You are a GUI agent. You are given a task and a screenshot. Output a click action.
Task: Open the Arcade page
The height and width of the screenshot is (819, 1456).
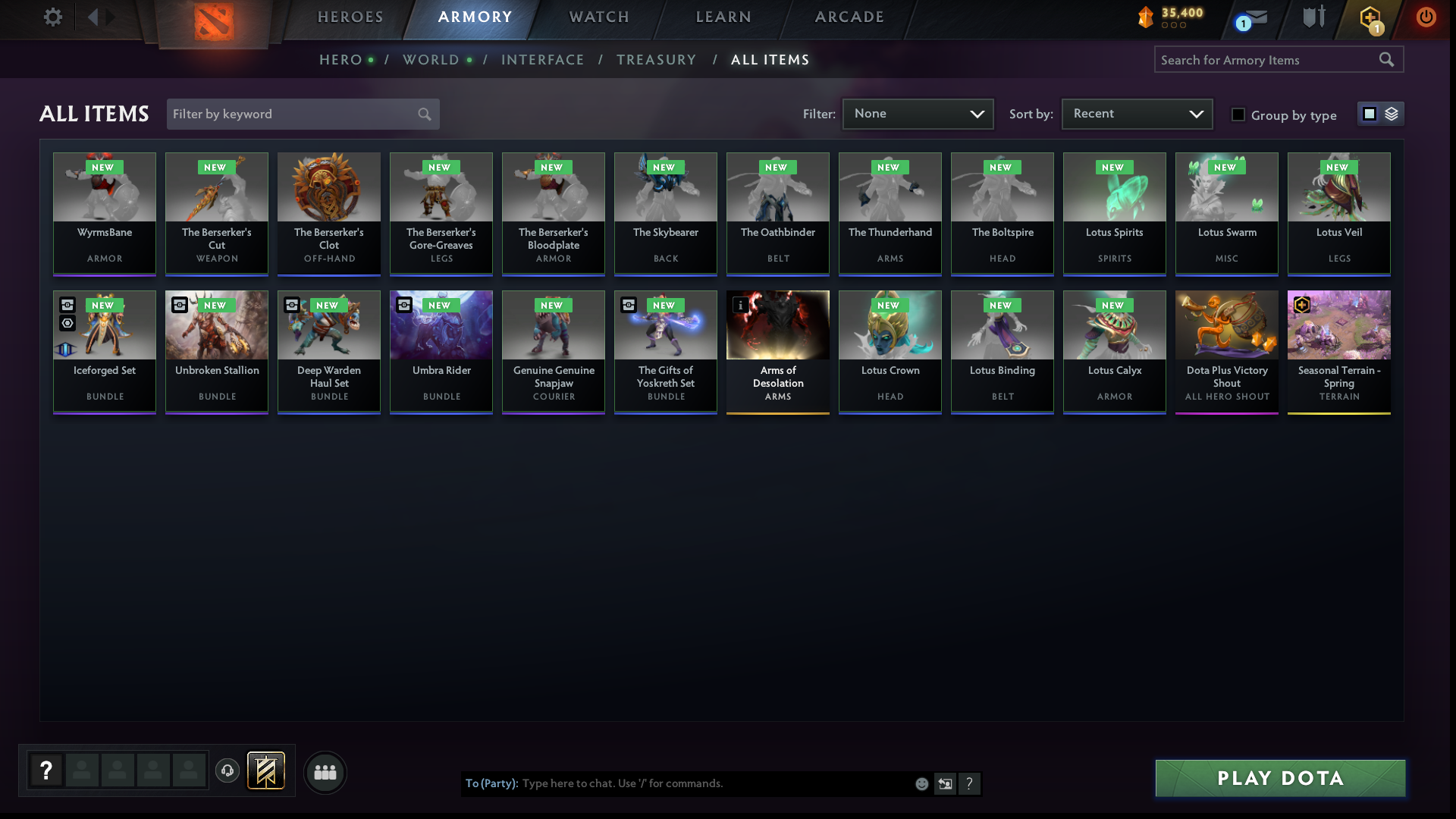coord(849,16)
